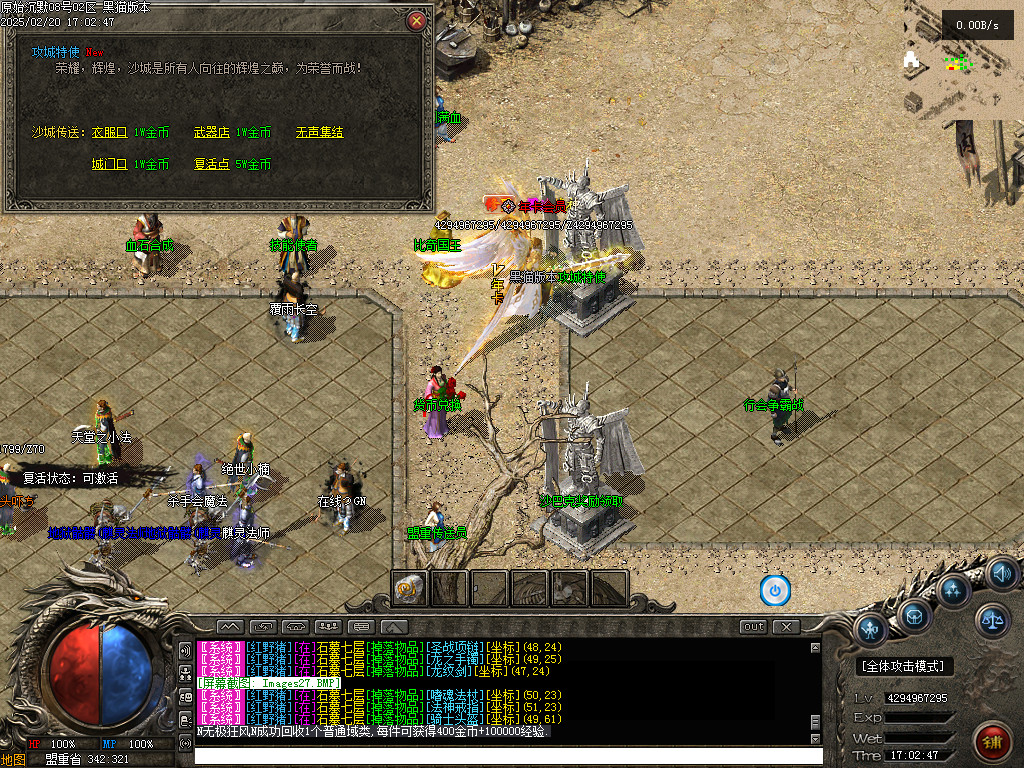Open the 地图 map button
The width and height of the screenshot is (1024, 768).
click(13, 759)
